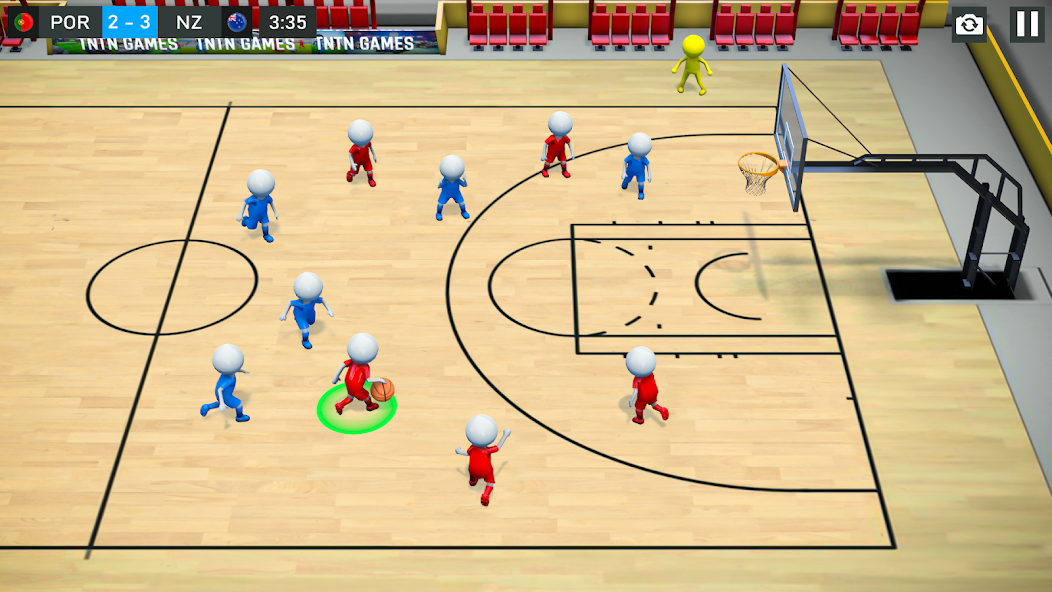Switch the camera view

coord(969,25)
